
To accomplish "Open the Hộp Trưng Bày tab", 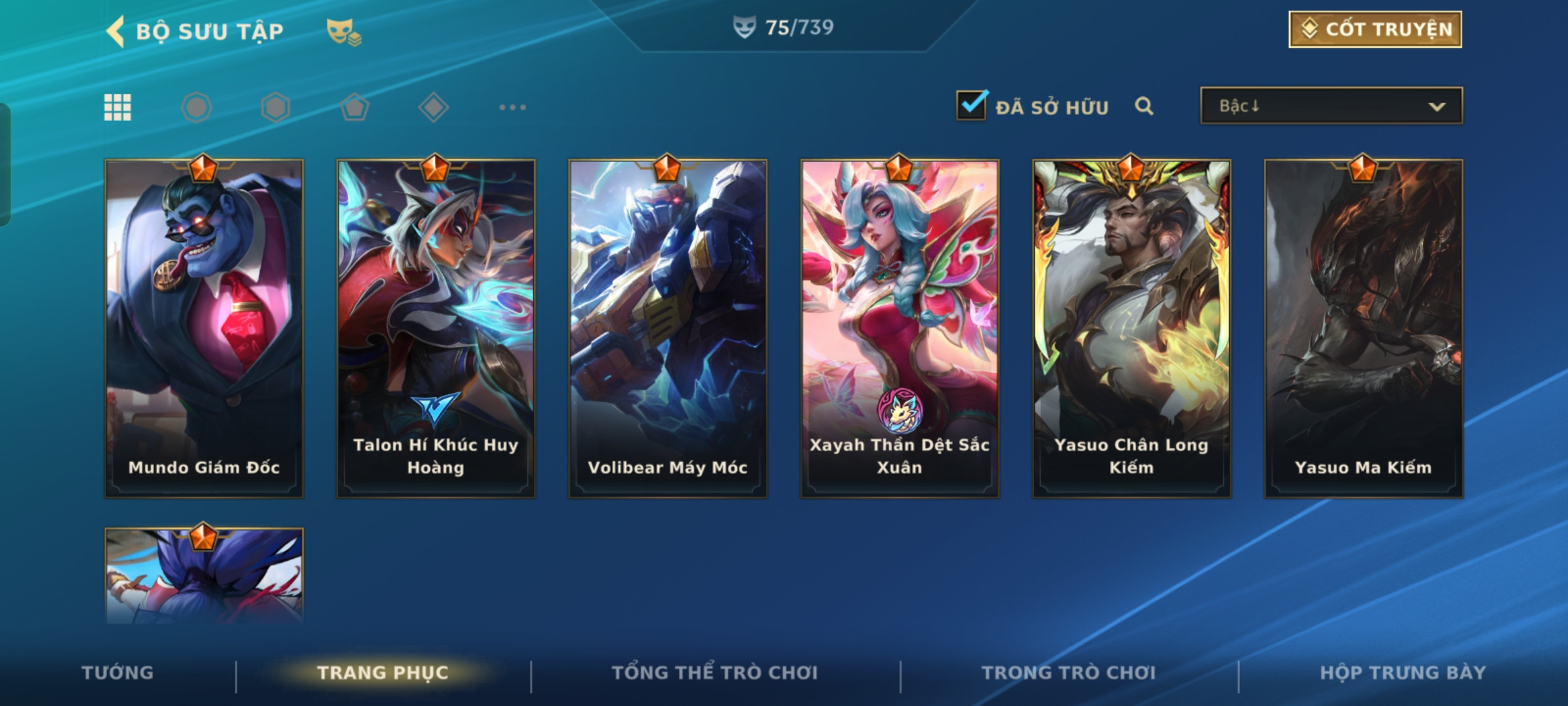I will point(1403,673).
